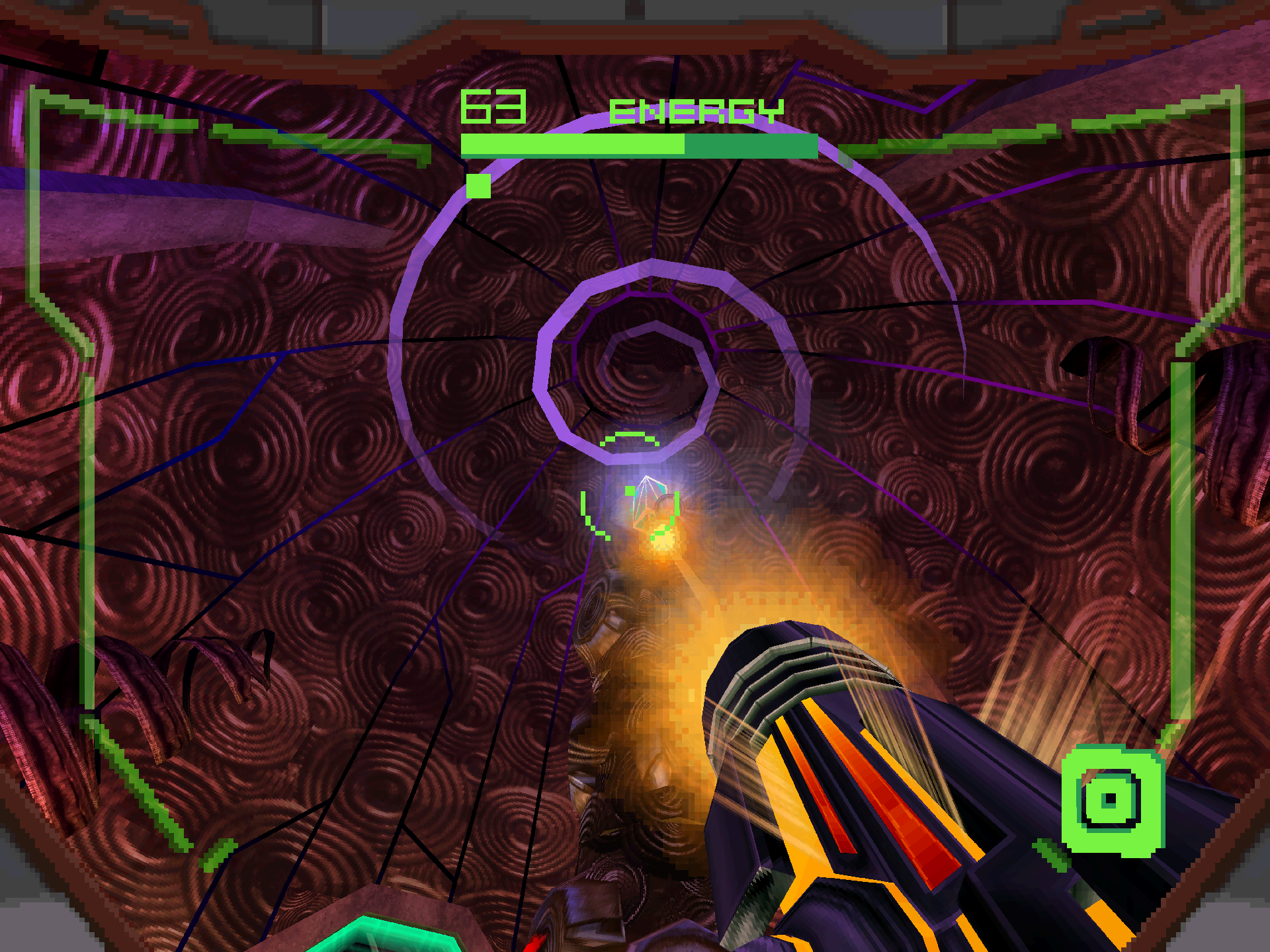Activate the green scan visor icon
Viewport: 1270px width, 952px height.
[1112, 799]
